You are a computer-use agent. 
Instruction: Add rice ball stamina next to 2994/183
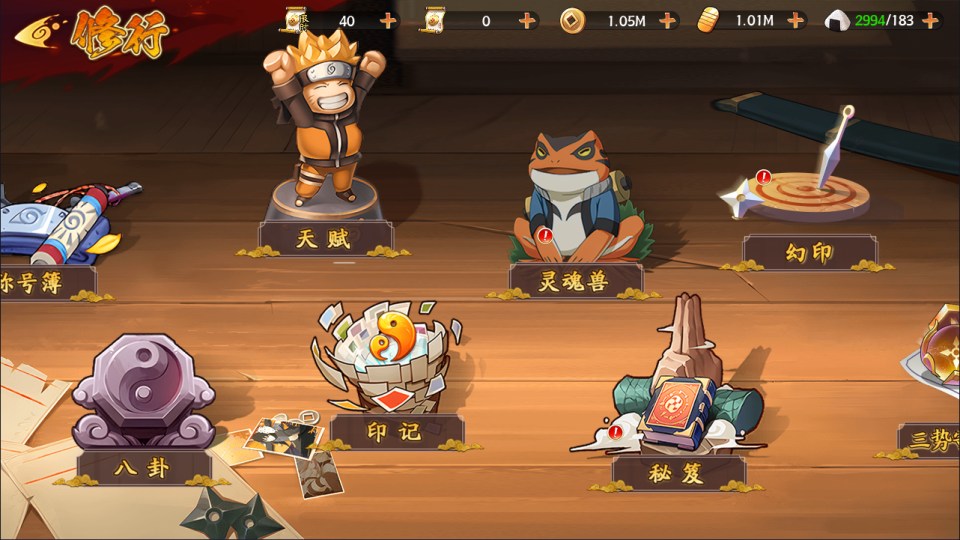(x=930, y=20)
